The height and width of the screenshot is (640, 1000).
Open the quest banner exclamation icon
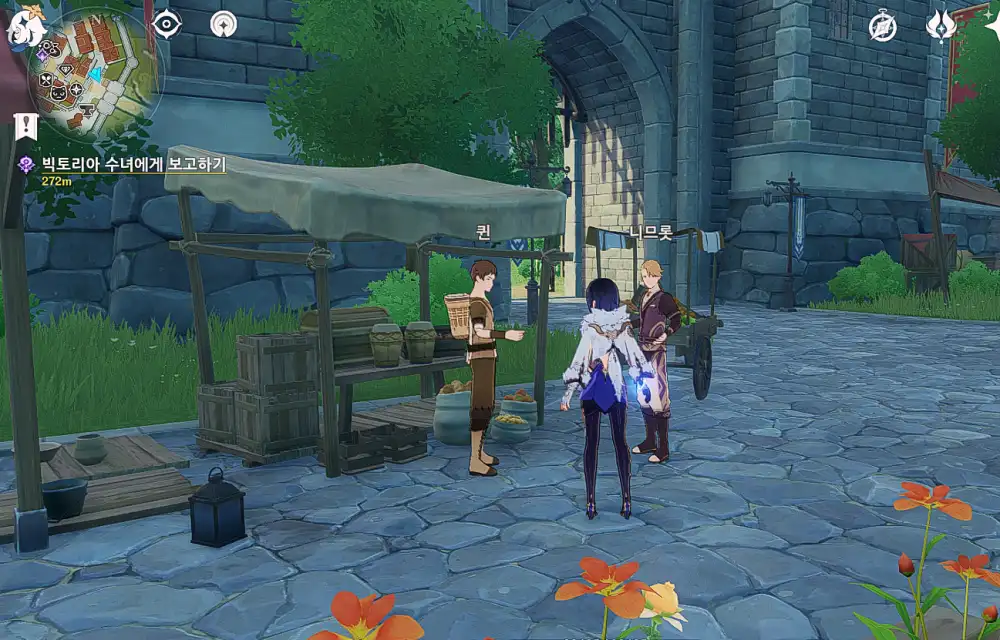pyautogui.click(x=25, y=126)
